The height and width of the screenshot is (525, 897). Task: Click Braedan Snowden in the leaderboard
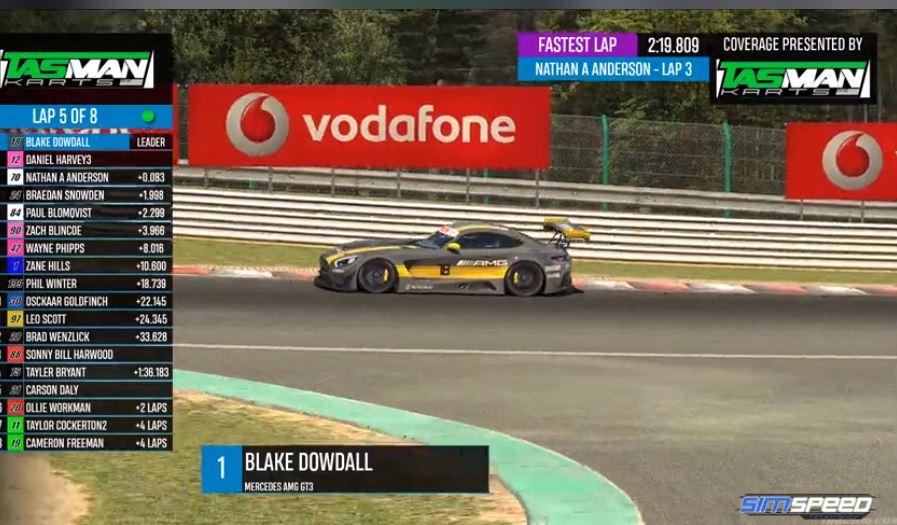tap(88, 195)
